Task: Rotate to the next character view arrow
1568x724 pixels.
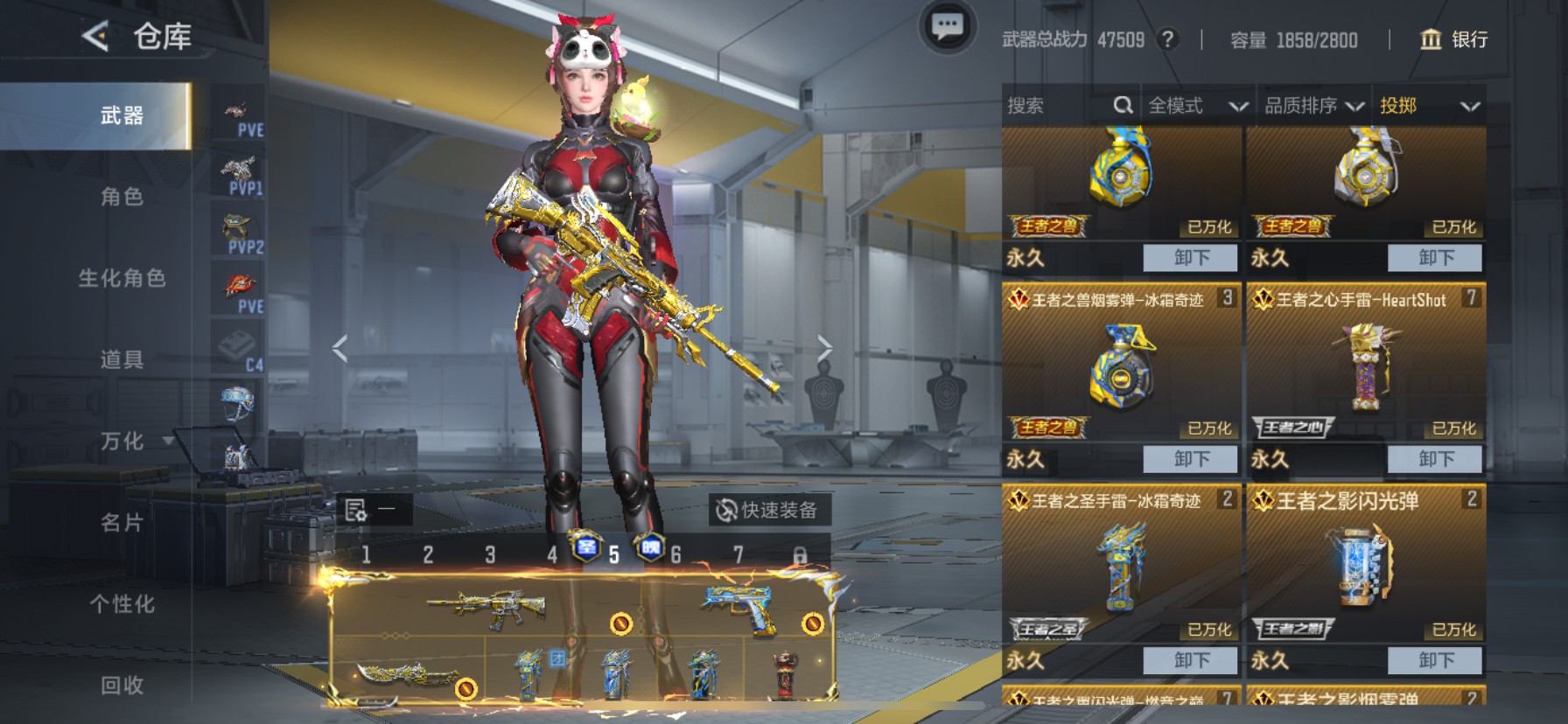Action: (x=824, y=348)
